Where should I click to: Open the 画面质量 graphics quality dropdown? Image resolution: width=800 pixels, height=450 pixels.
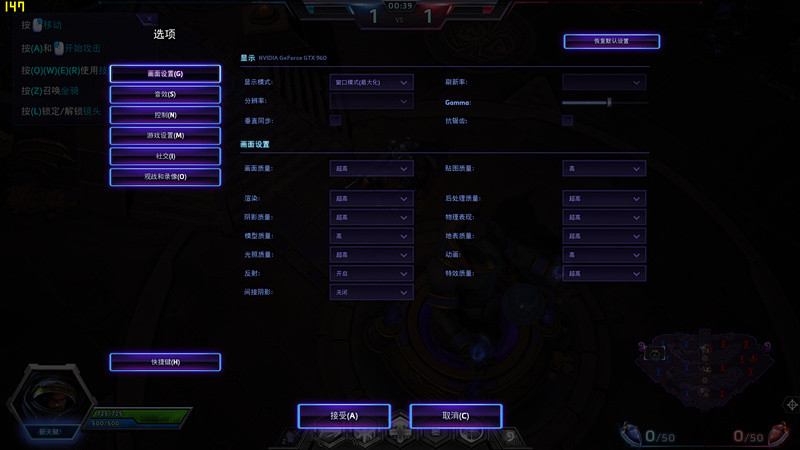click(371, 169)
